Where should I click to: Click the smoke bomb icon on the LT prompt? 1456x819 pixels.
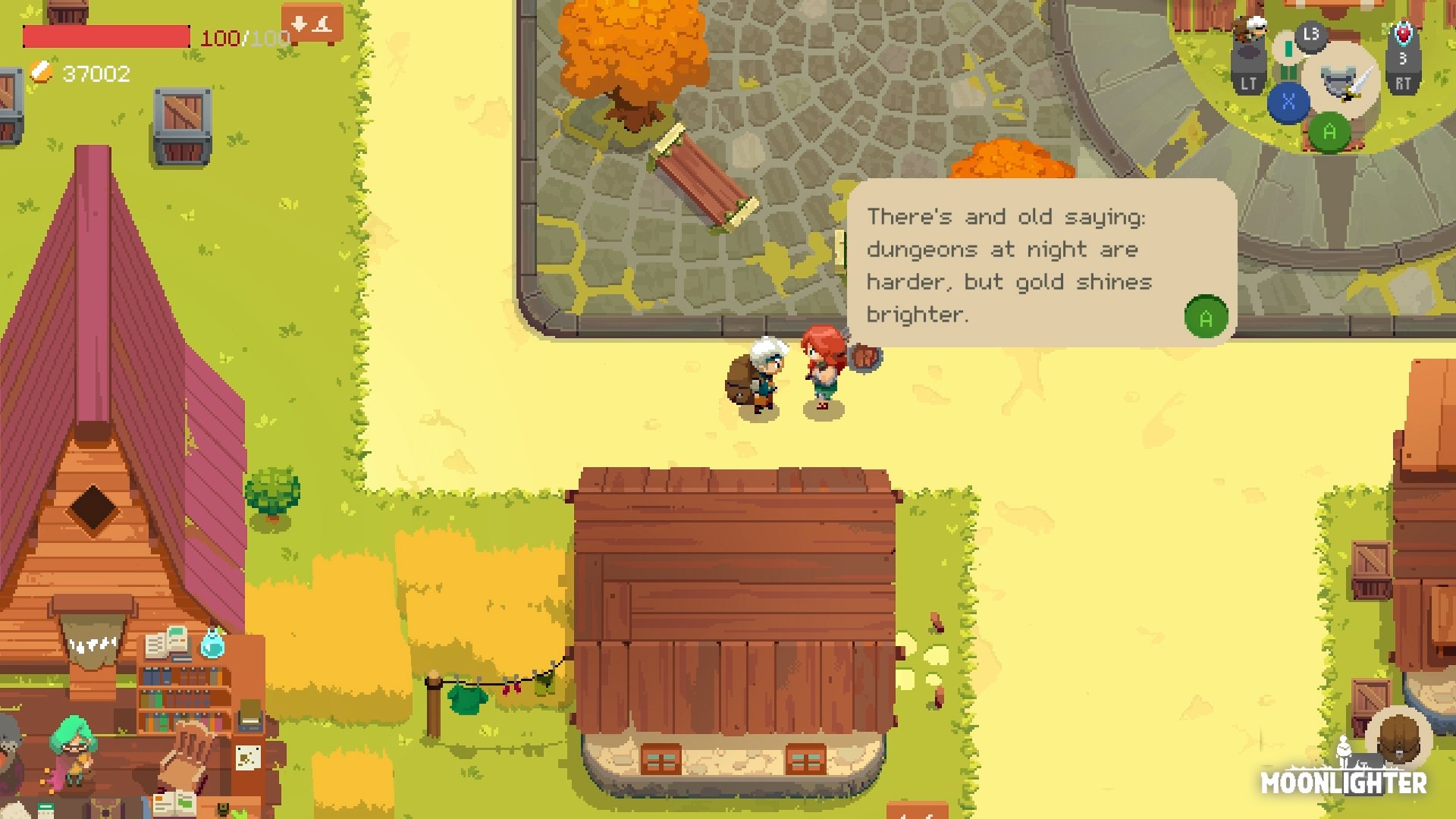pos(1247,50)
